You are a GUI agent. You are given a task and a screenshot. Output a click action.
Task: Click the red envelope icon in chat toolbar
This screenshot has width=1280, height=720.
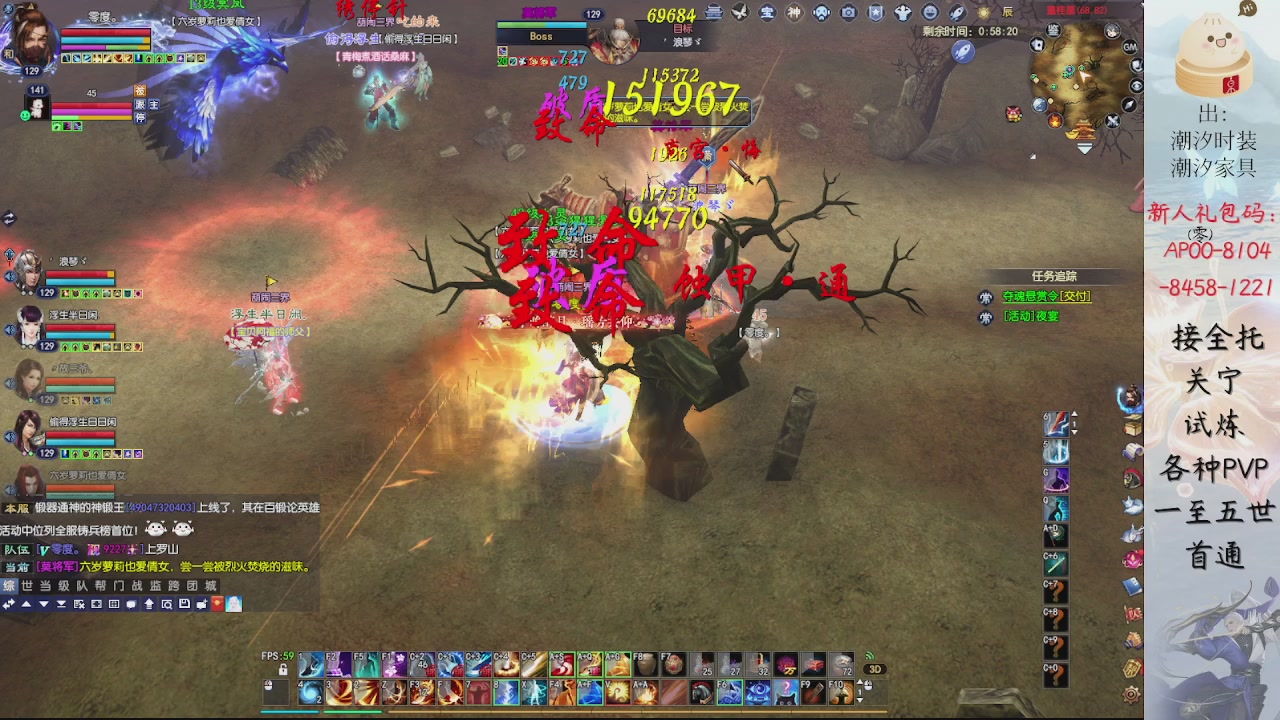217,604
